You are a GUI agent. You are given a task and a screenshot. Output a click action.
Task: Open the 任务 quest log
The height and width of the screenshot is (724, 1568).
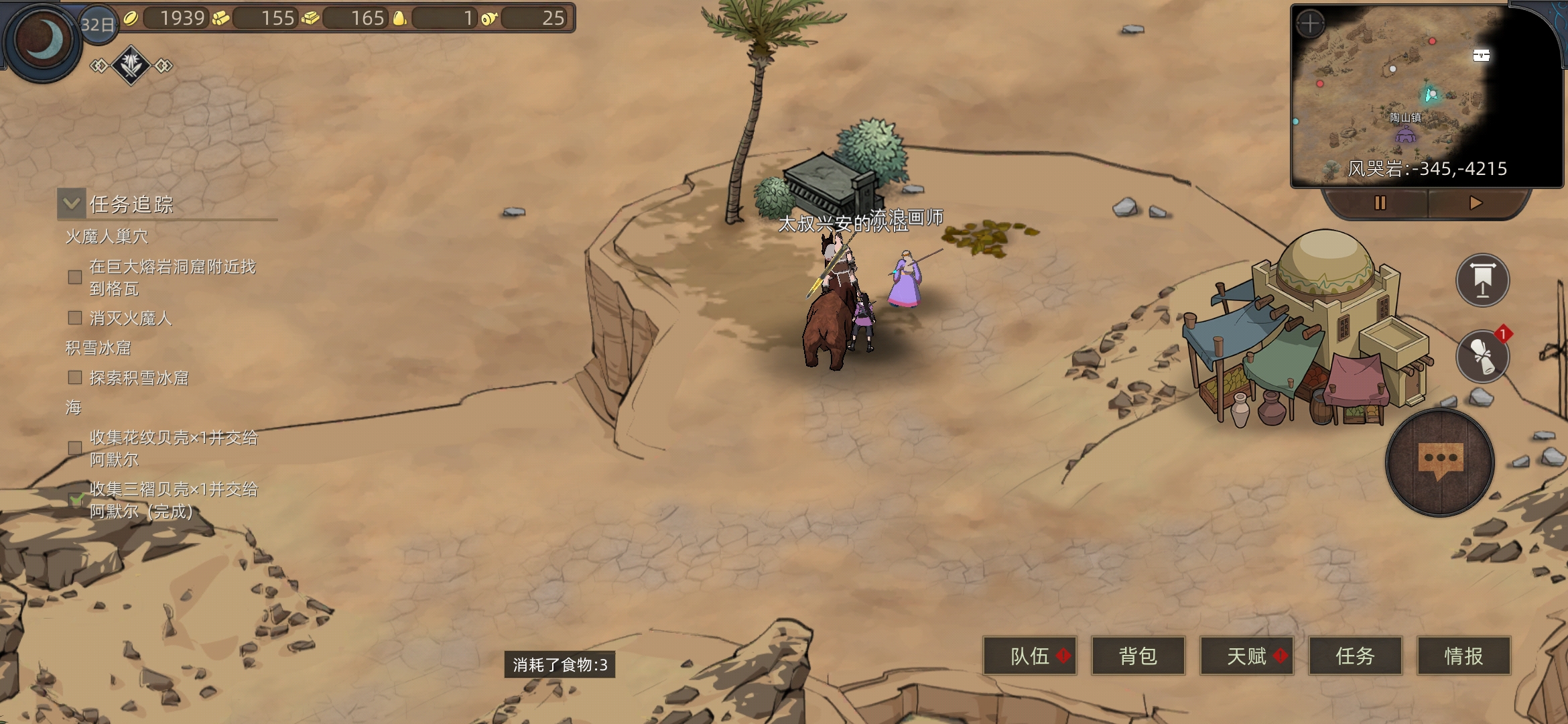click(x=1355, y=656)
